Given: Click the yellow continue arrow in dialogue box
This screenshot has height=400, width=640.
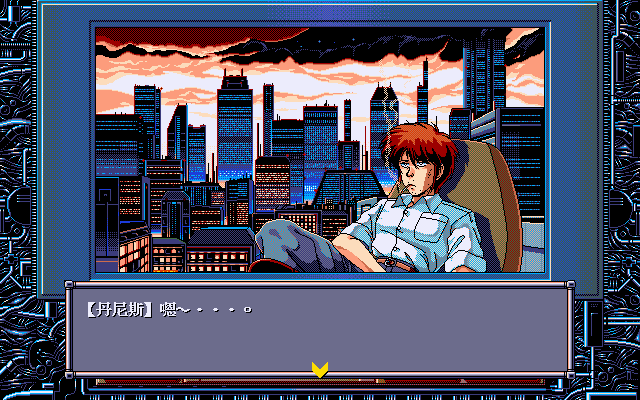Looking at the screenshot, I should pyautogui.click(x=320, y=369).
